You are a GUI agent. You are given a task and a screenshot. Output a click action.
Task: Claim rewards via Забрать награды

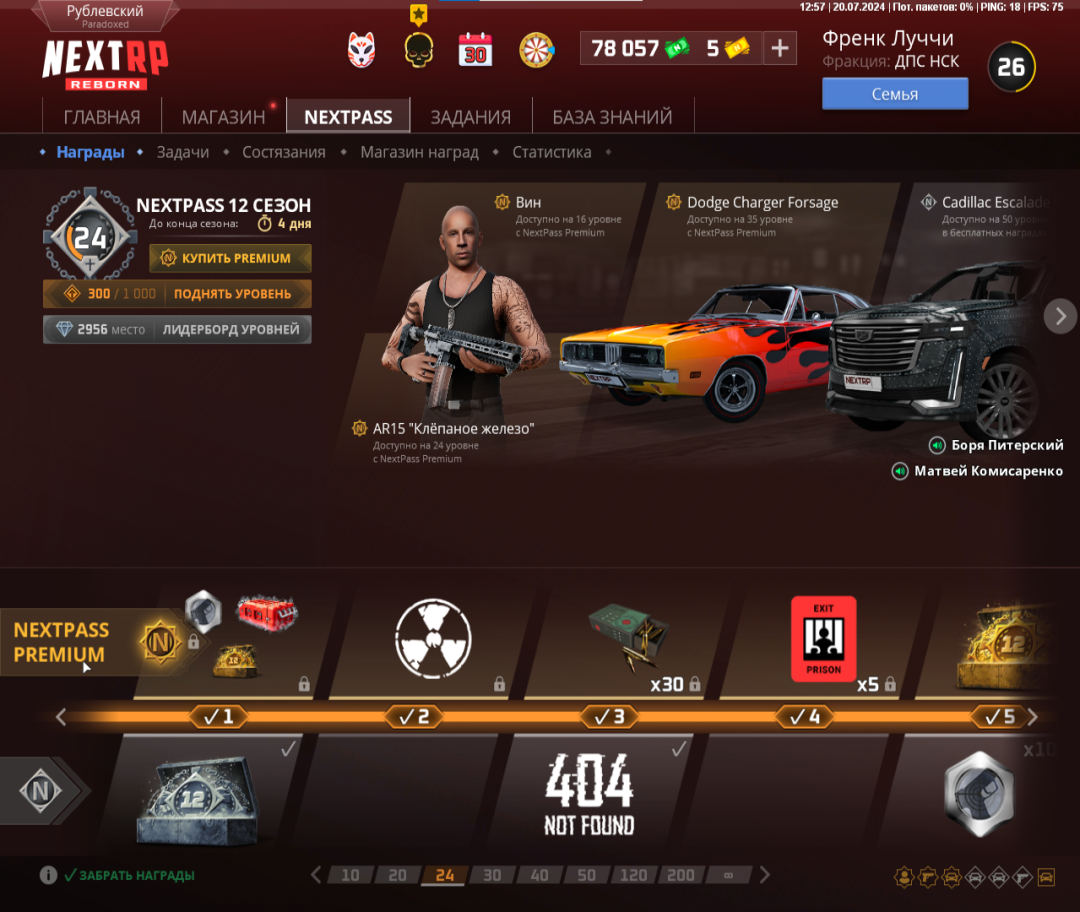tap(128, 875)
